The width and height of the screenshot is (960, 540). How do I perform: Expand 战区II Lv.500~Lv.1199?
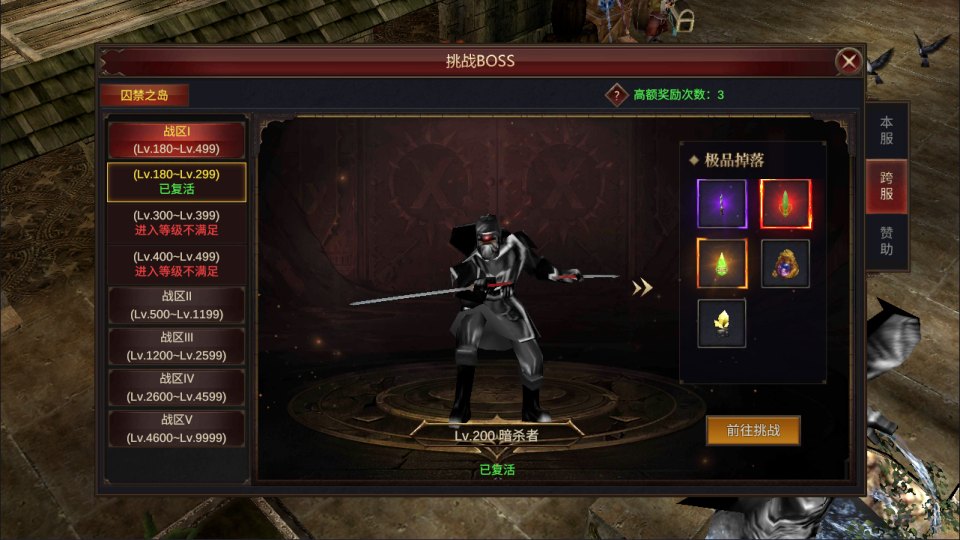pos(177,305)
